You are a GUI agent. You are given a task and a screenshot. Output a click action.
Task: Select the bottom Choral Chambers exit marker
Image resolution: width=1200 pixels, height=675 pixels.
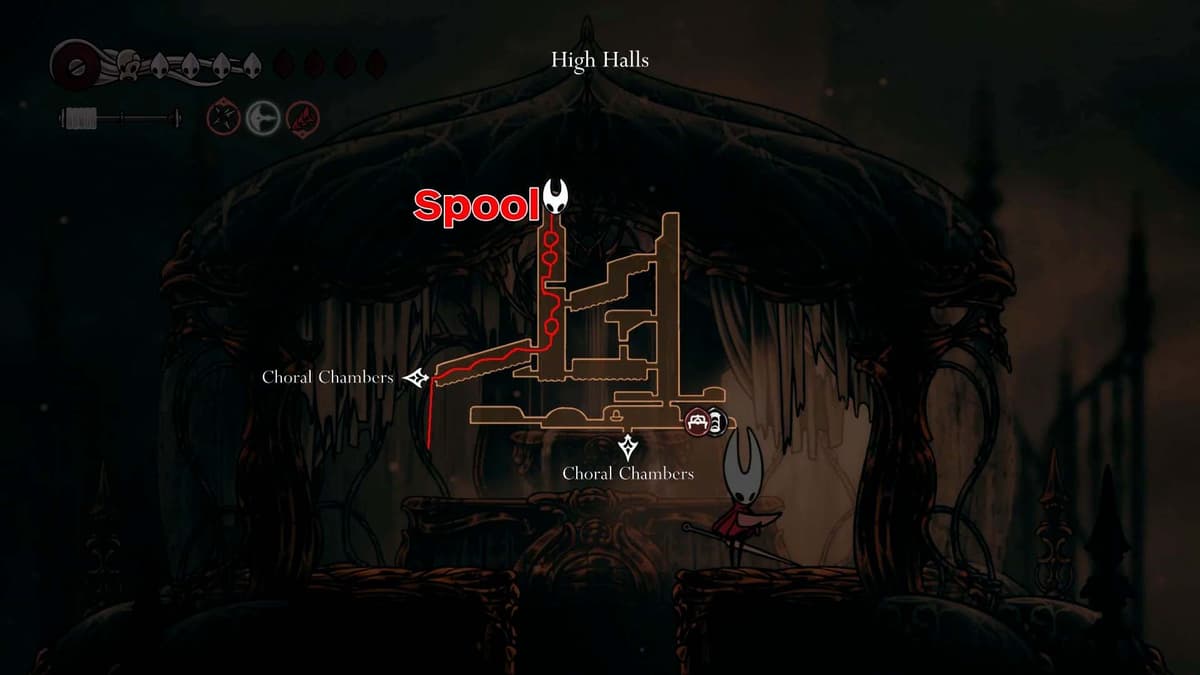click(x=628, y=446)
